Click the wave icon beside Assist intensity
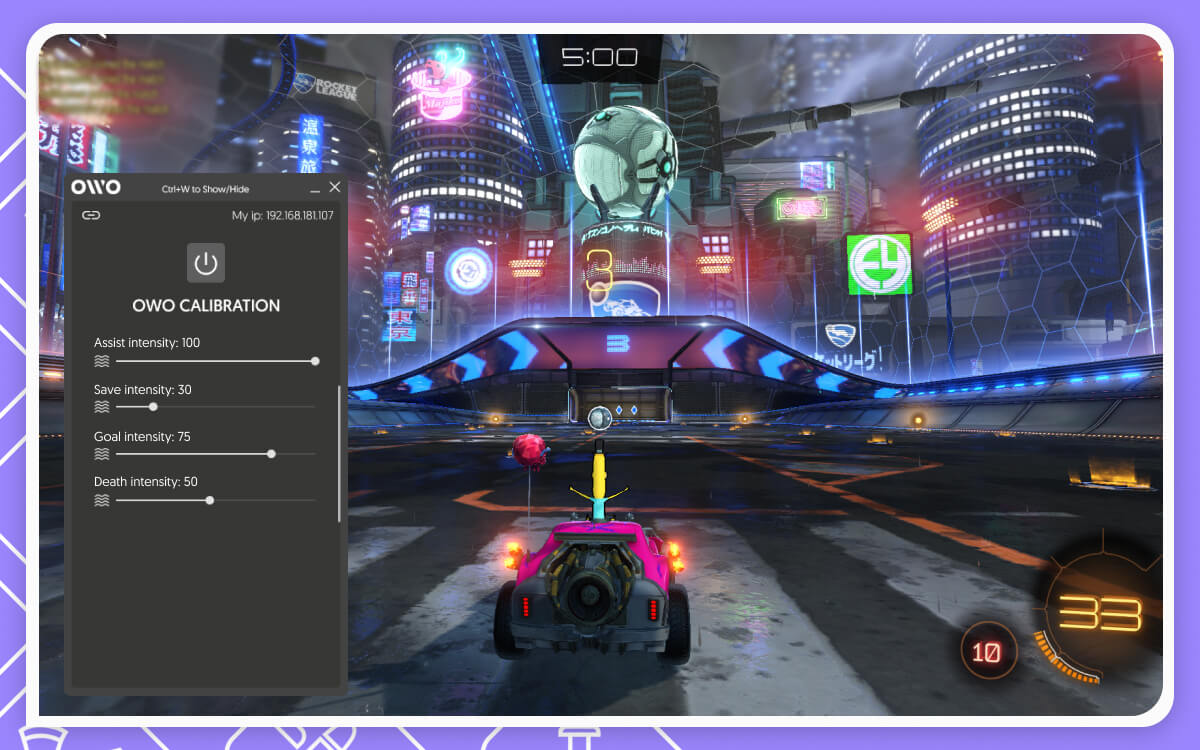 pyautogui.click(x=101, y=361)
